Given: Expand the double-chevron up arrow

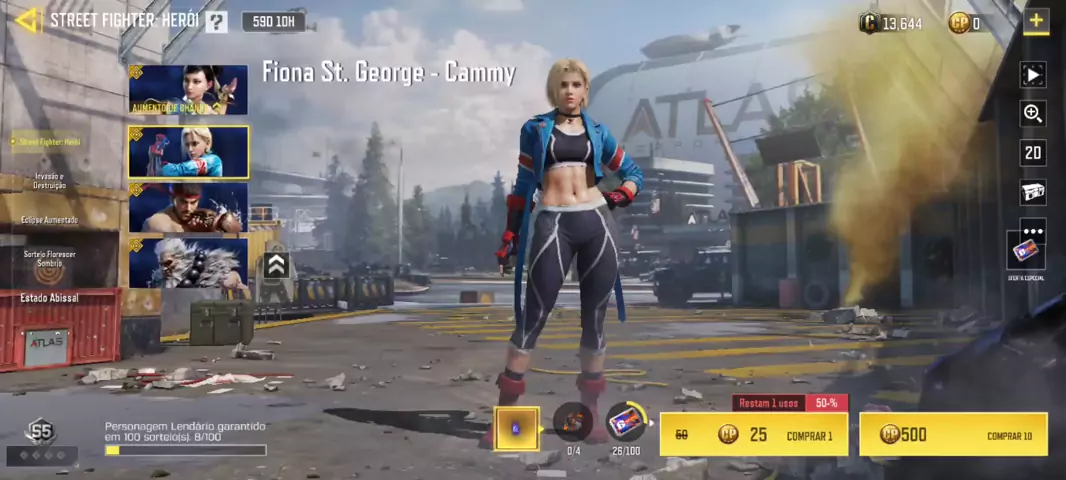Looking at the screenshot, I should click(x=277, y=264).
